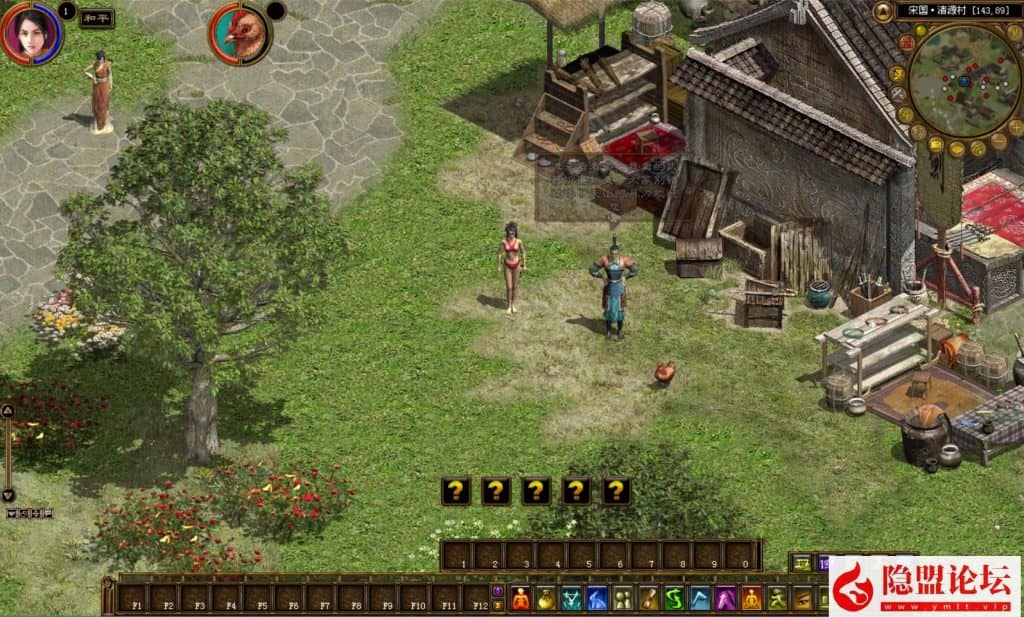Open the scroll quest icon
This screenshot has height=617, width=1024.
(648, 599)
